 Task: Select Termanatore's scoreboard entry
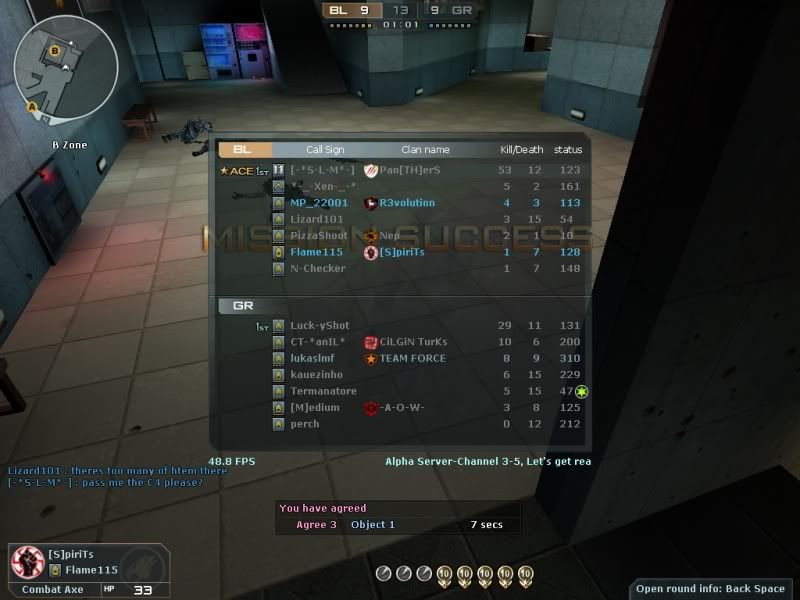pos(400,391)
